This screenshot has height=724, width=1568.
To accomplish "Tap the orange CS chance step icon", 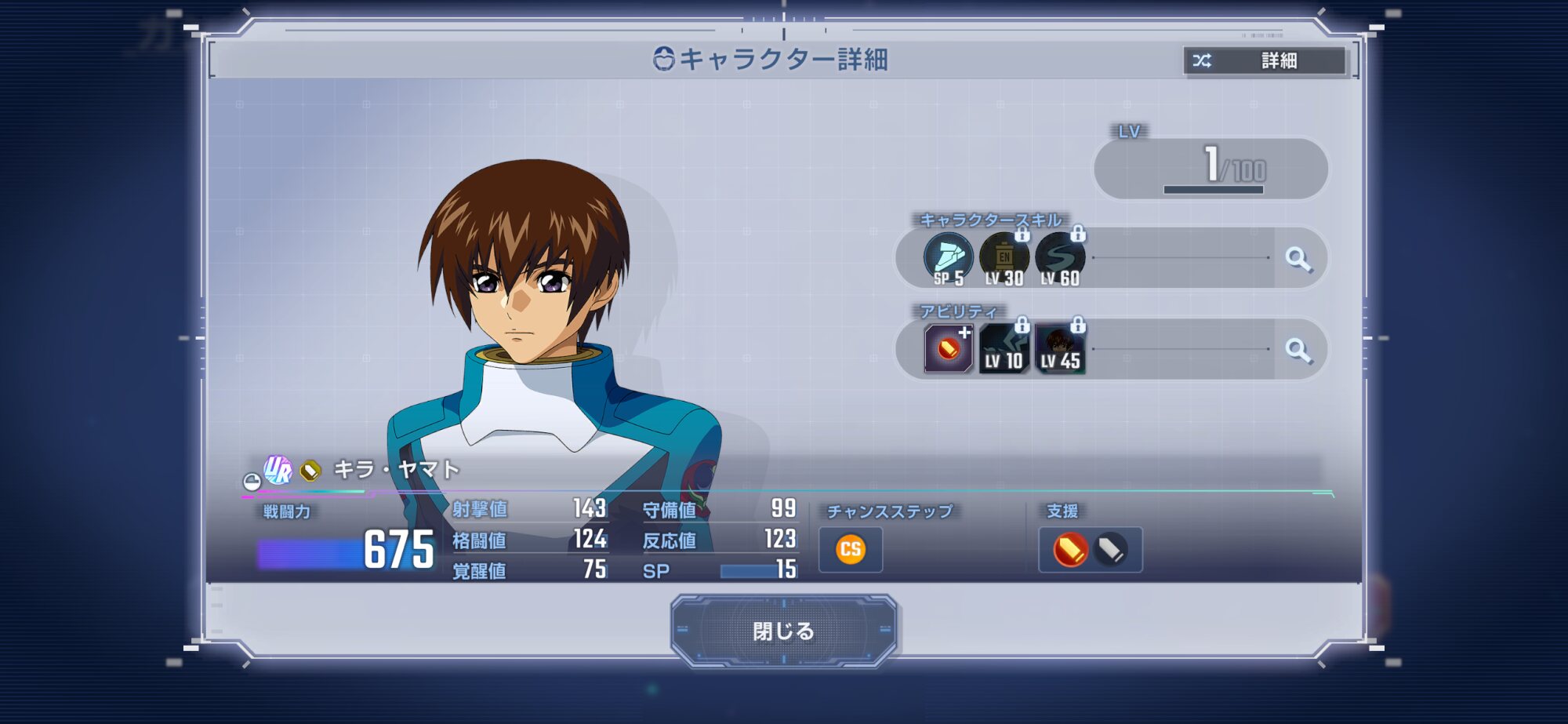I will click(851, 549).
